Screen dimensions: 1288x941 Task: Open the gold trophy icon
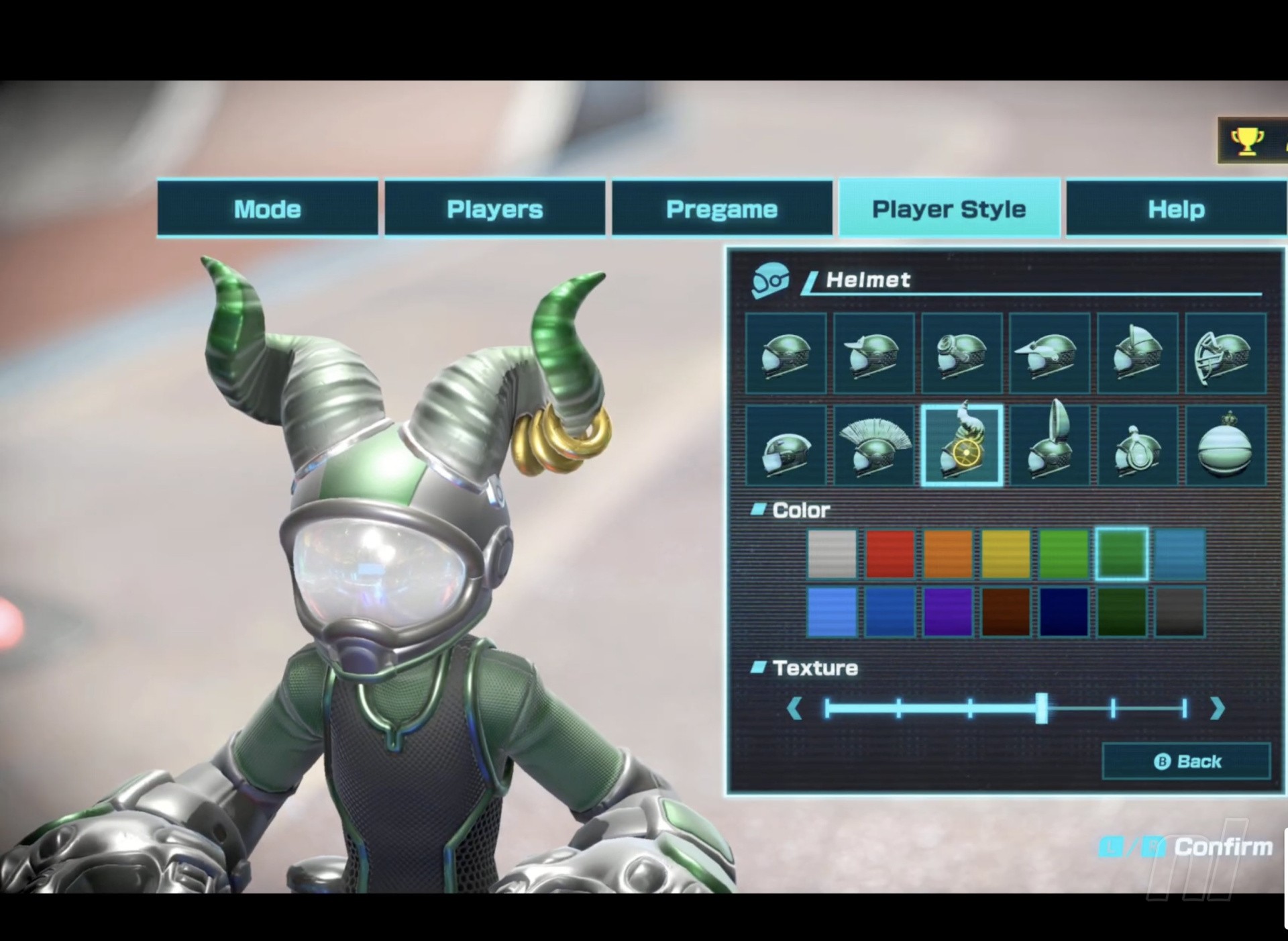click(1246, 141)
